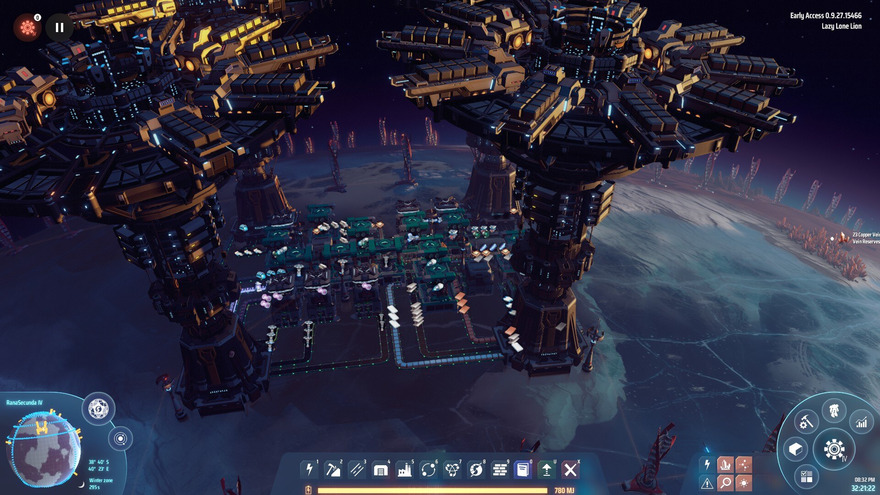880x495 pixels.
Task: Click the pause button
Action: pos(59,27)
